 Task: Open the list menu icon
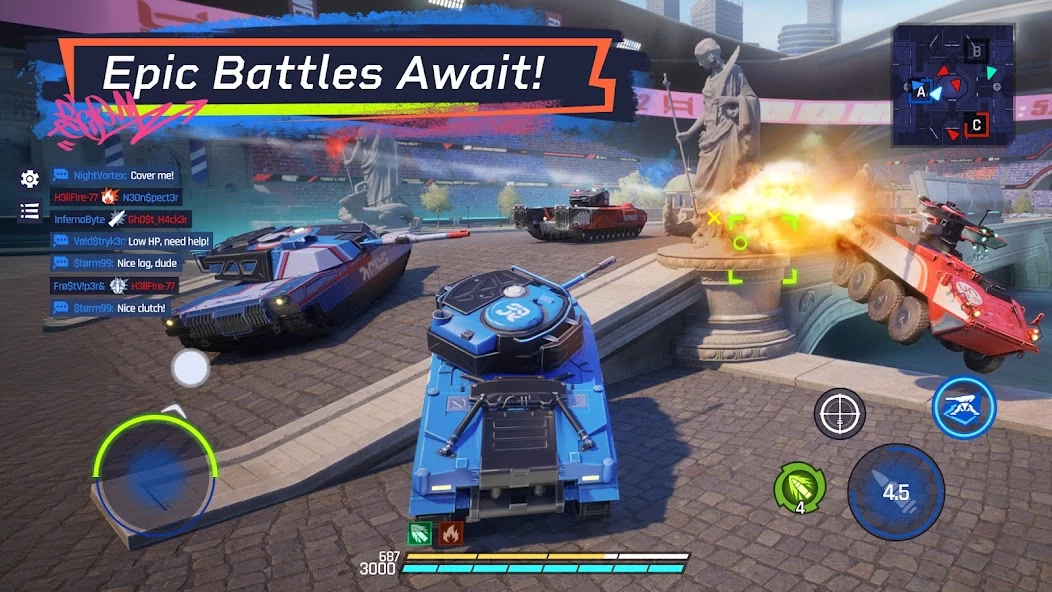point(30,211)
